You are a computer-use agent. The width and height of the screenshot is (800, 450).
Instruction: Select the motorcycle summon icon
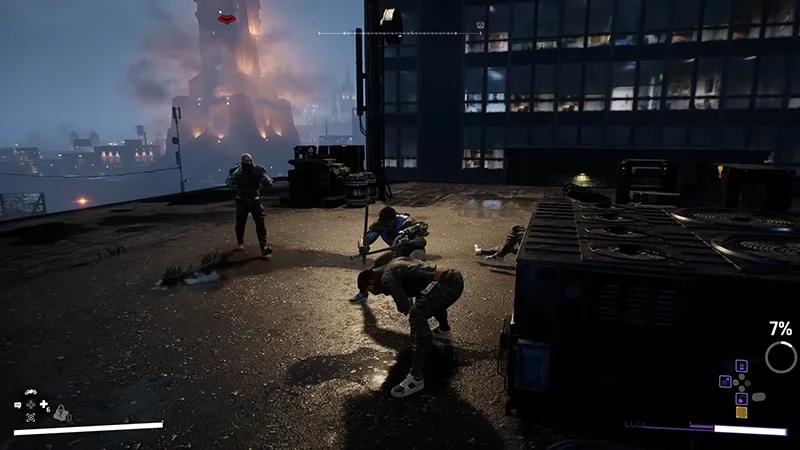coord(31,393)
